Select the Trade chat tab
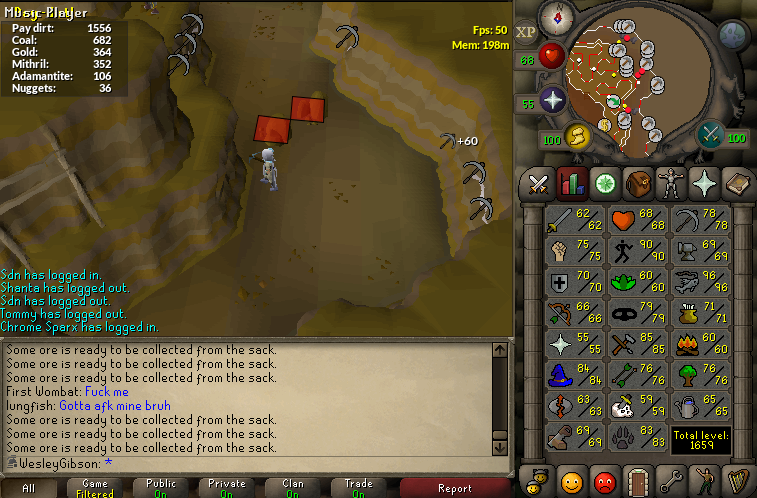The height and width of the screenshot is (498, 757). pos(359,487)
